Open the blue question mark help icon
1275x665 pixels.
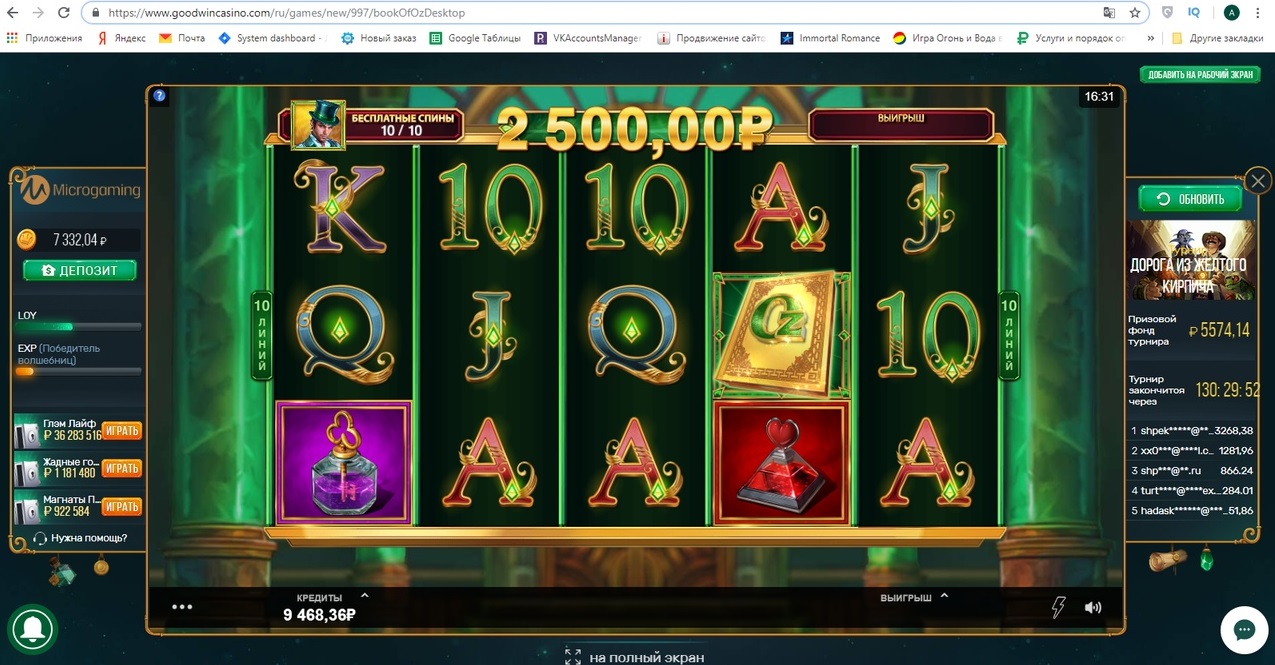tap(159, 96)
